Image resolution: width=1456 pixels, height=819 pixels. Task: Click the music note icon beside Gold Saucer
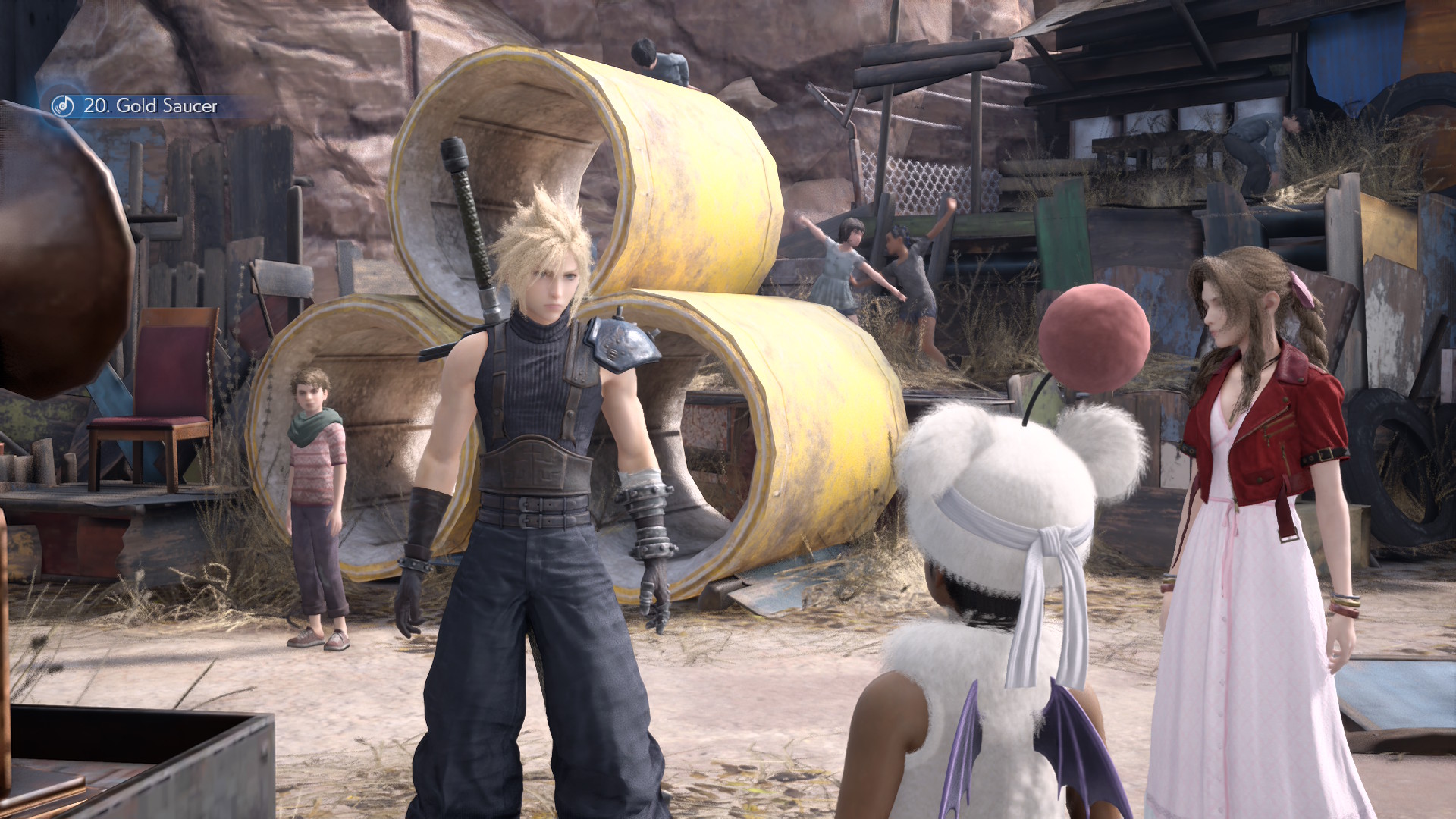(63, 105)
